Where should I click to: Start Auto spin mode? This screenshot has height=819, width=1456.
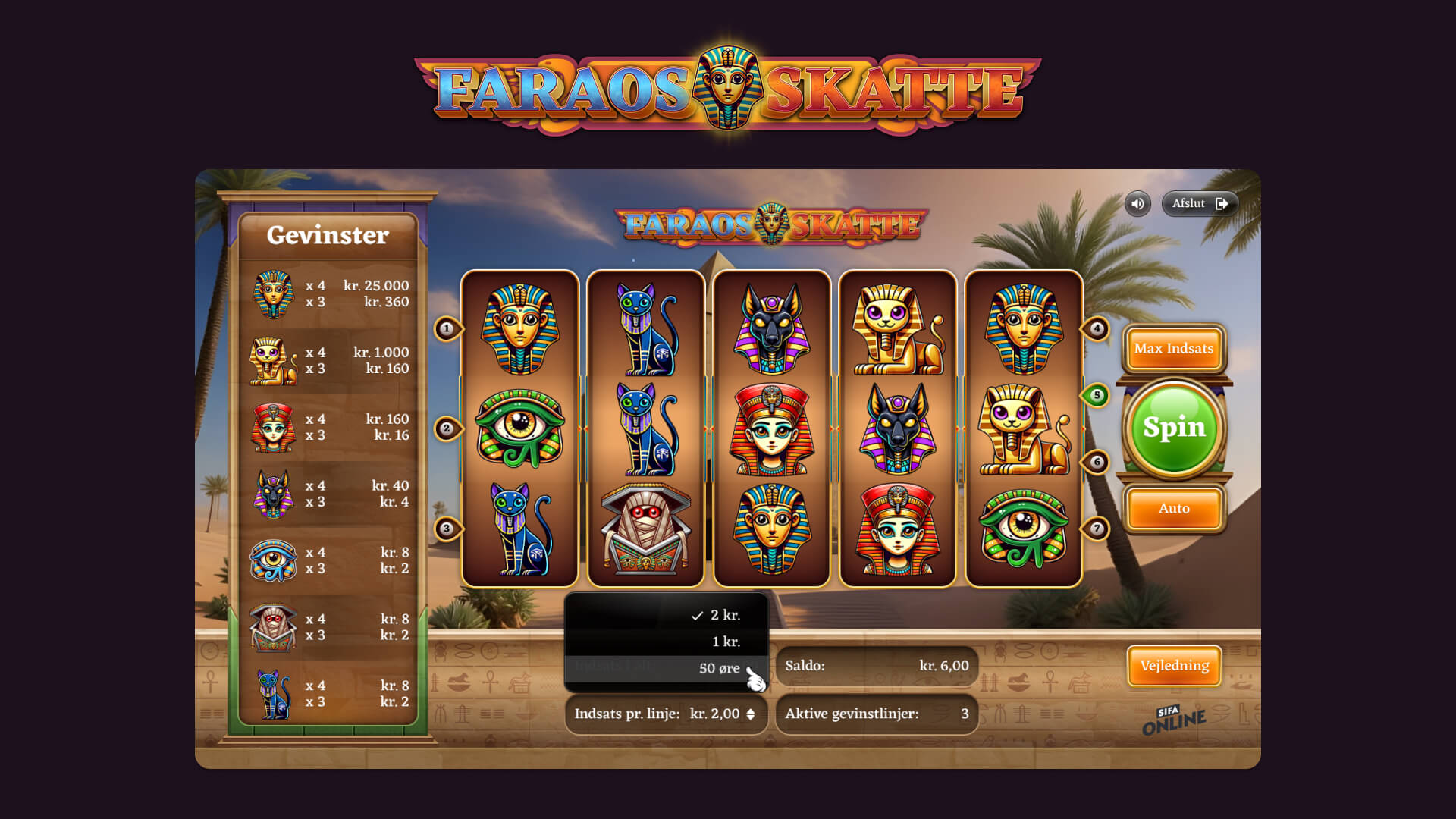(1174, 509)
